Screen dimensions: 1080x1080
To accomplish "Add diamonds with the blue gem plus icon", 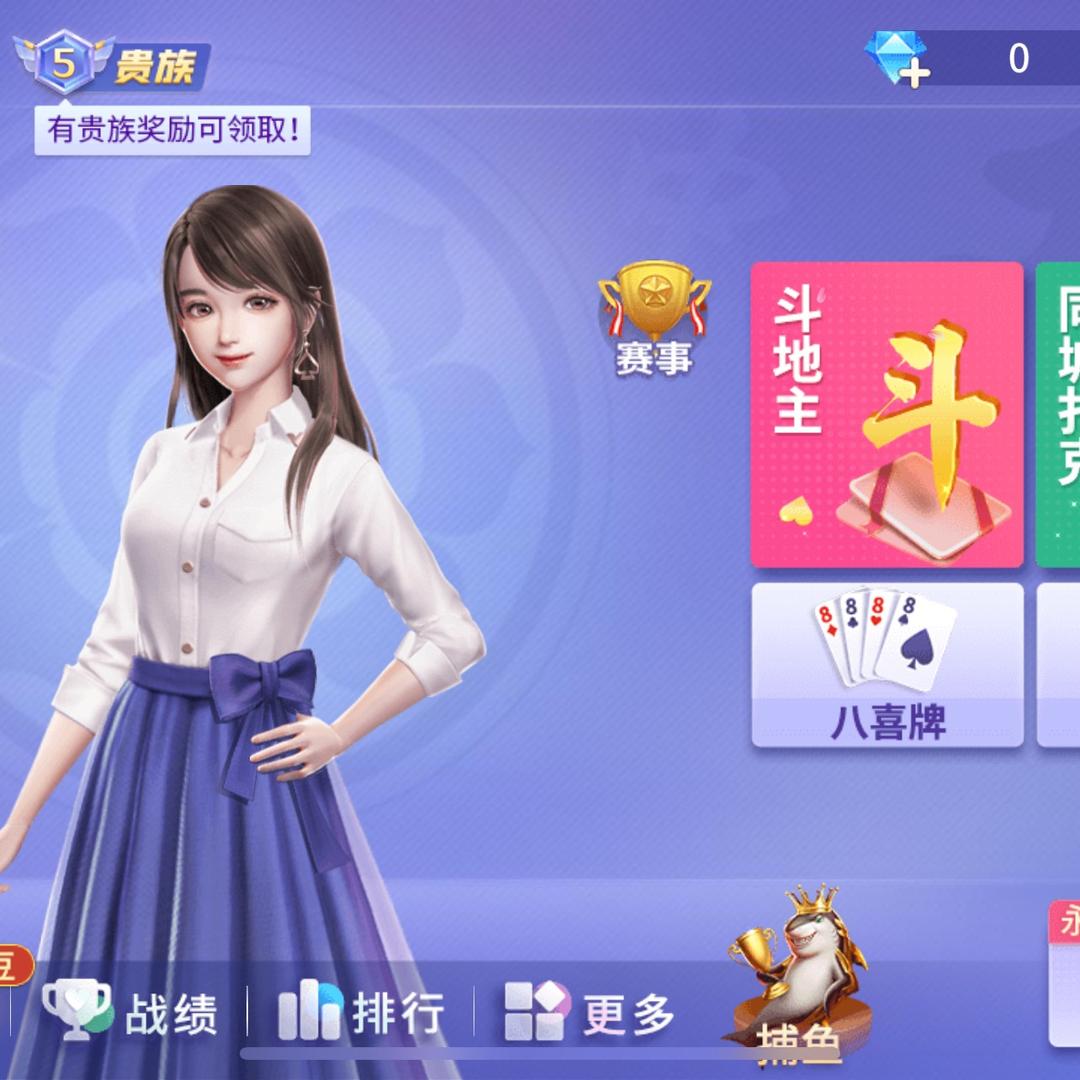I will (x=896, y=58).
